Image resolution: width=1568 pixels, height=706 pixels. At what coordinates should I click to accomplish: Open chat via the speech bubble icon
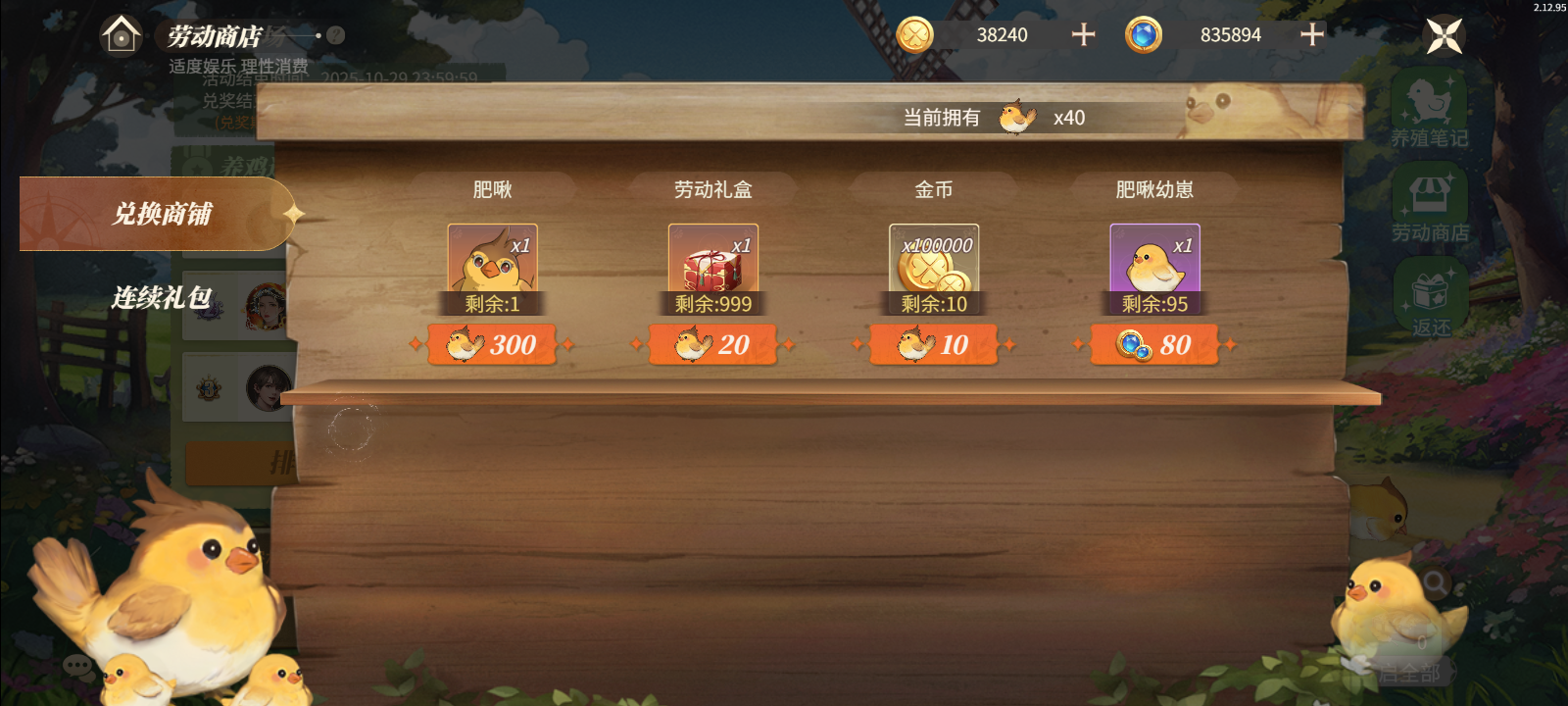click(x=76, y=667)
